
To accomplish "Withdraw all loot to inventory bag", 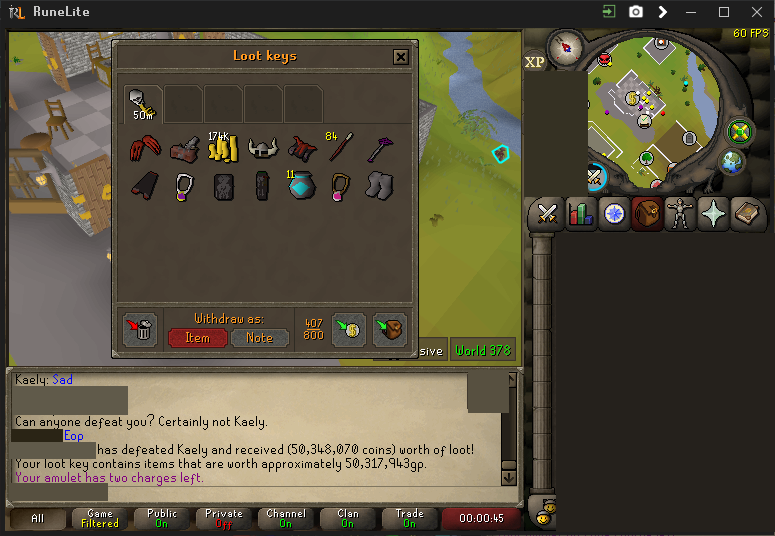I will coord(390,329).
